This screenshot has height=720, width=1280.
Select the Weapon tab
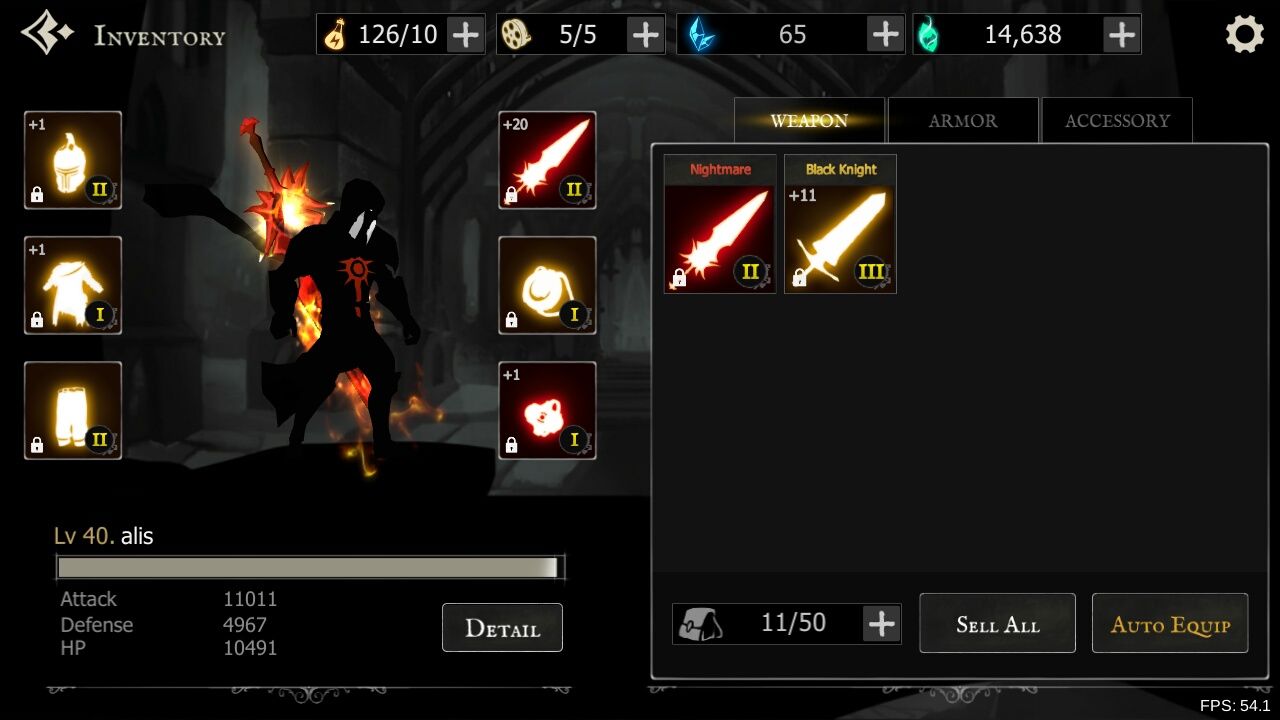point(809,121)
